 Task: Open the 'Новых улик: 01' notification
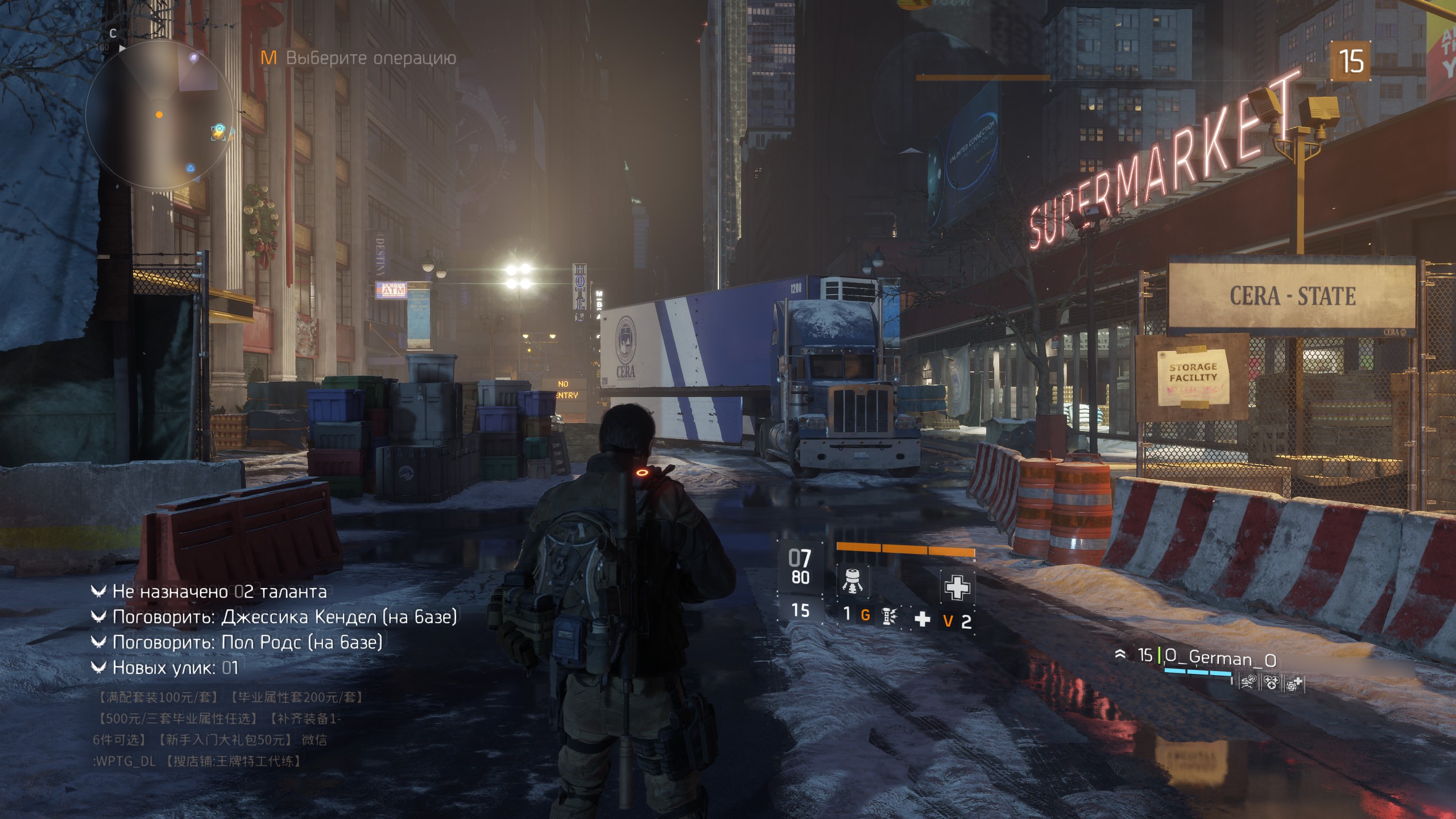click(x=175, y=667)
